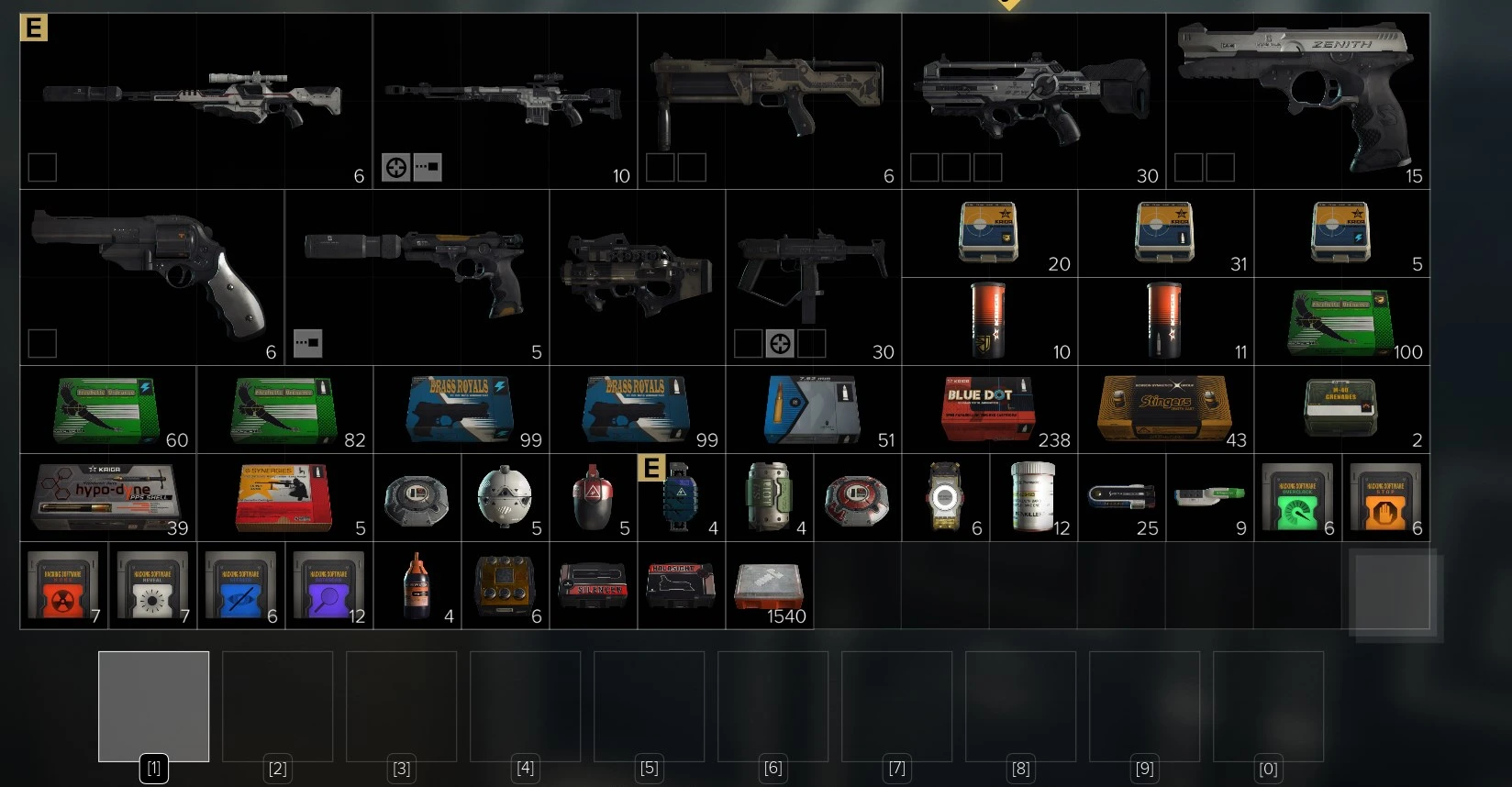The height and width of the screenshot is (787, 1512).
Task: Select the crafting parts stack of 1540
Action: [x=769, y=585]
